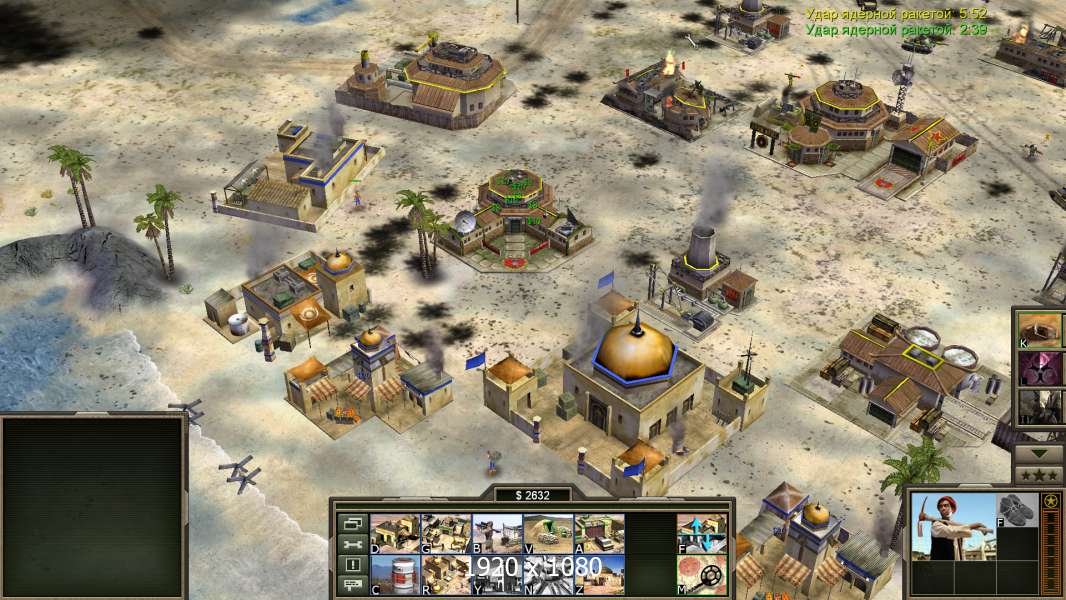This screenshot has width=1066, height=600.
Task: Select the garage building icon labeled A
Action: pyautogui.click(x=599, y=534)
